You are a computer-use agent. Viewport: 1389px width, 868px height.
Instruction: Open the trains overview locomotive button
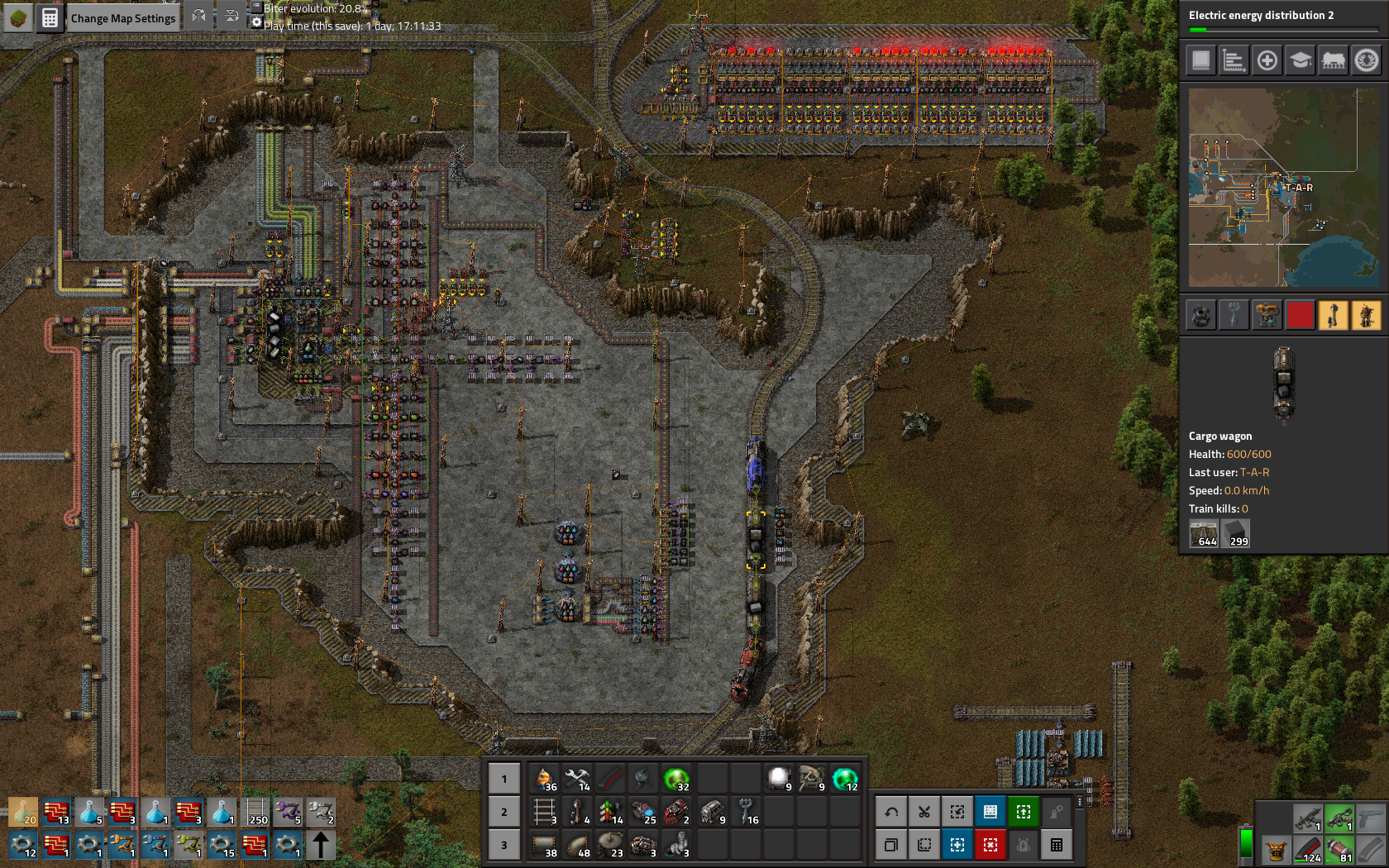1333,60
